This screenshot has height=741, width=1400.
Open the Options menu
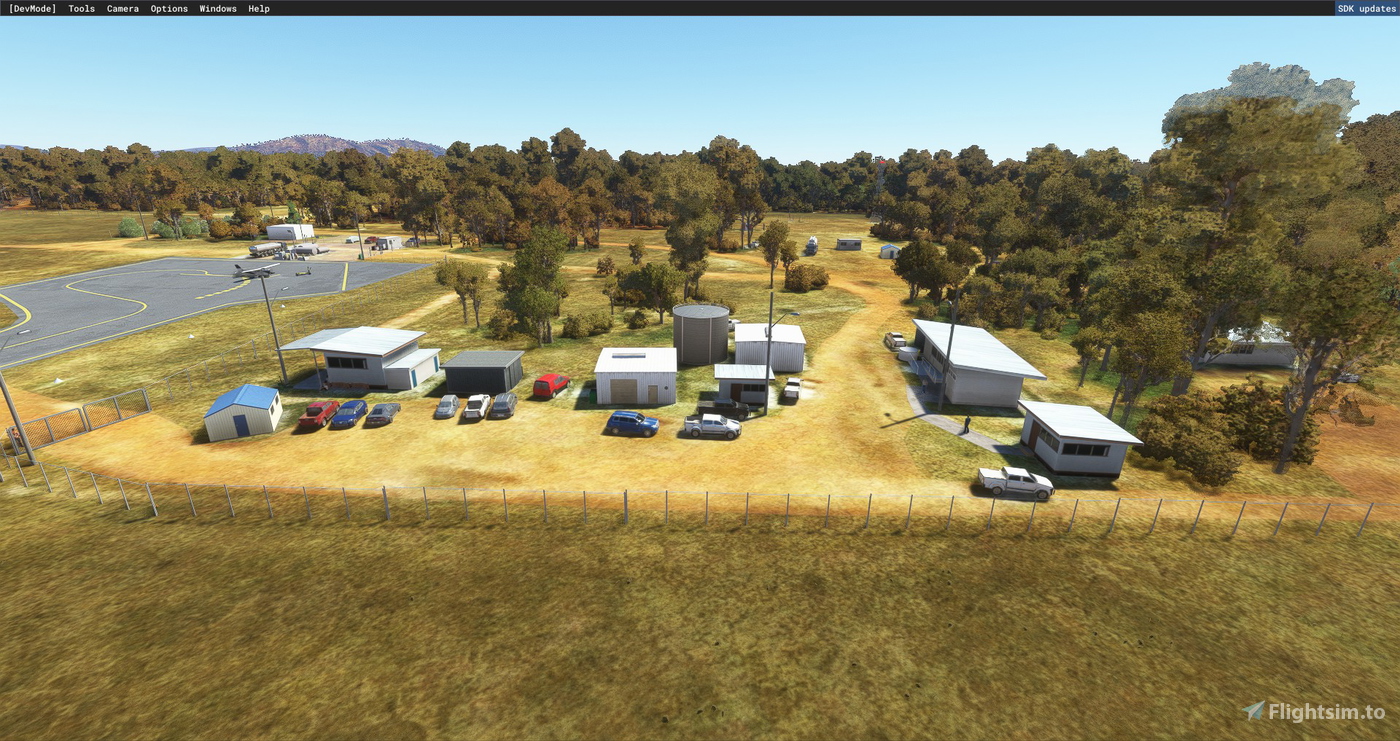pyautogui.click(x=168, y=8)
